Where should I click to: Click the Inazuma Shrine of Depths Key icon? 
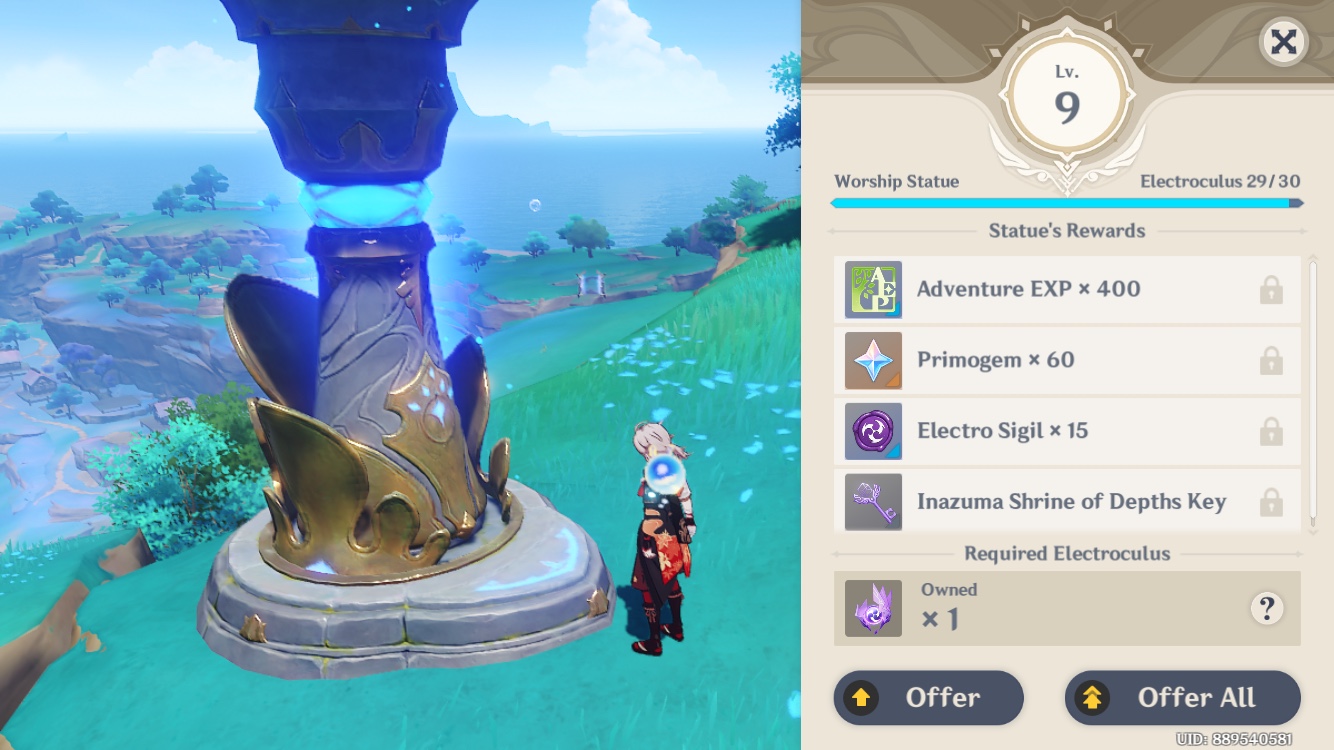(x=874, y=502)
